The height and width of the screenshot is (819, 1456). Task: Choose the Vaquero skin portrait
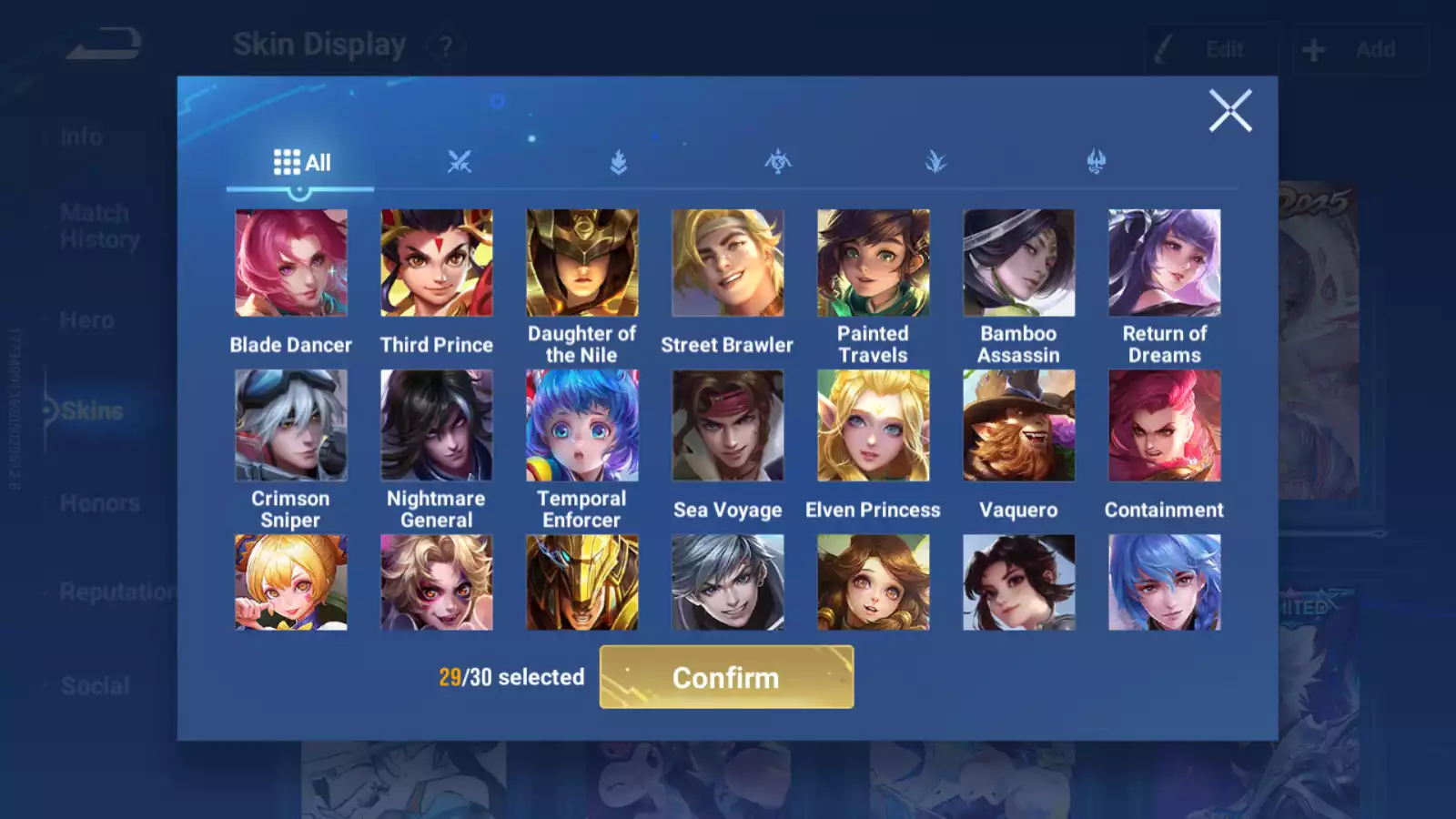(x=1018, y=425)
